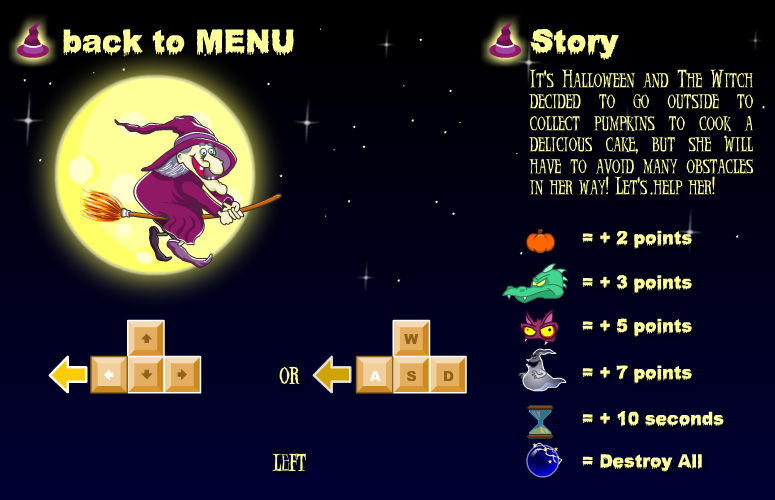Return using the back to MENU button
The height and width of the screenshot is (500, 775).
[x=177, y=41]
